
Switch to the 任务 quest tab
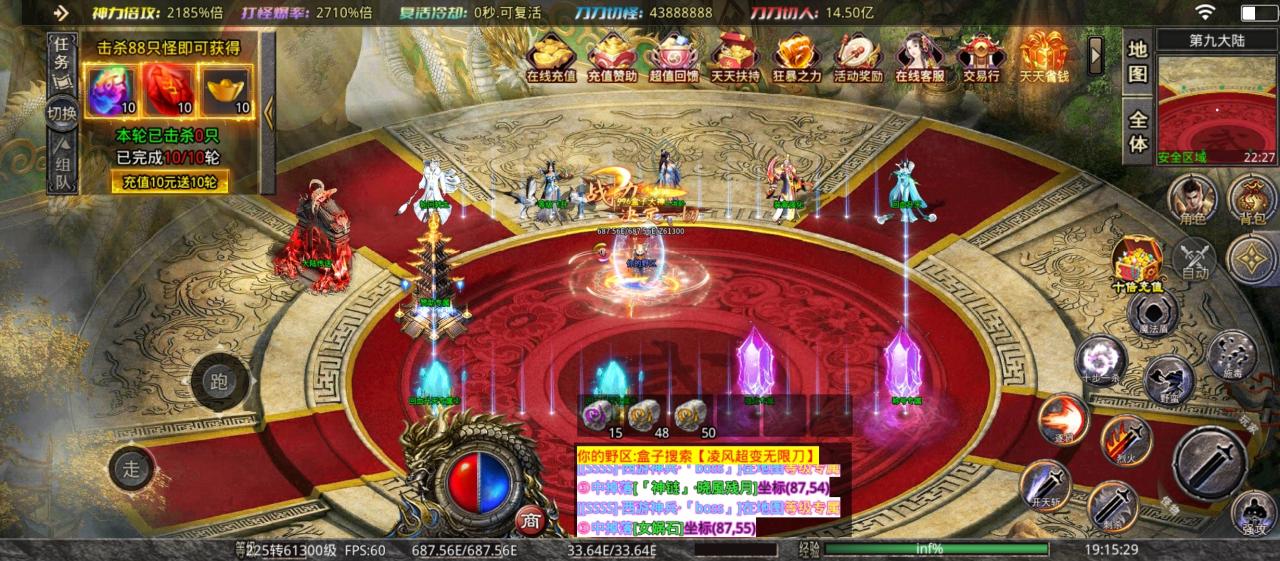pyautogui.click(x=62, y=54)
